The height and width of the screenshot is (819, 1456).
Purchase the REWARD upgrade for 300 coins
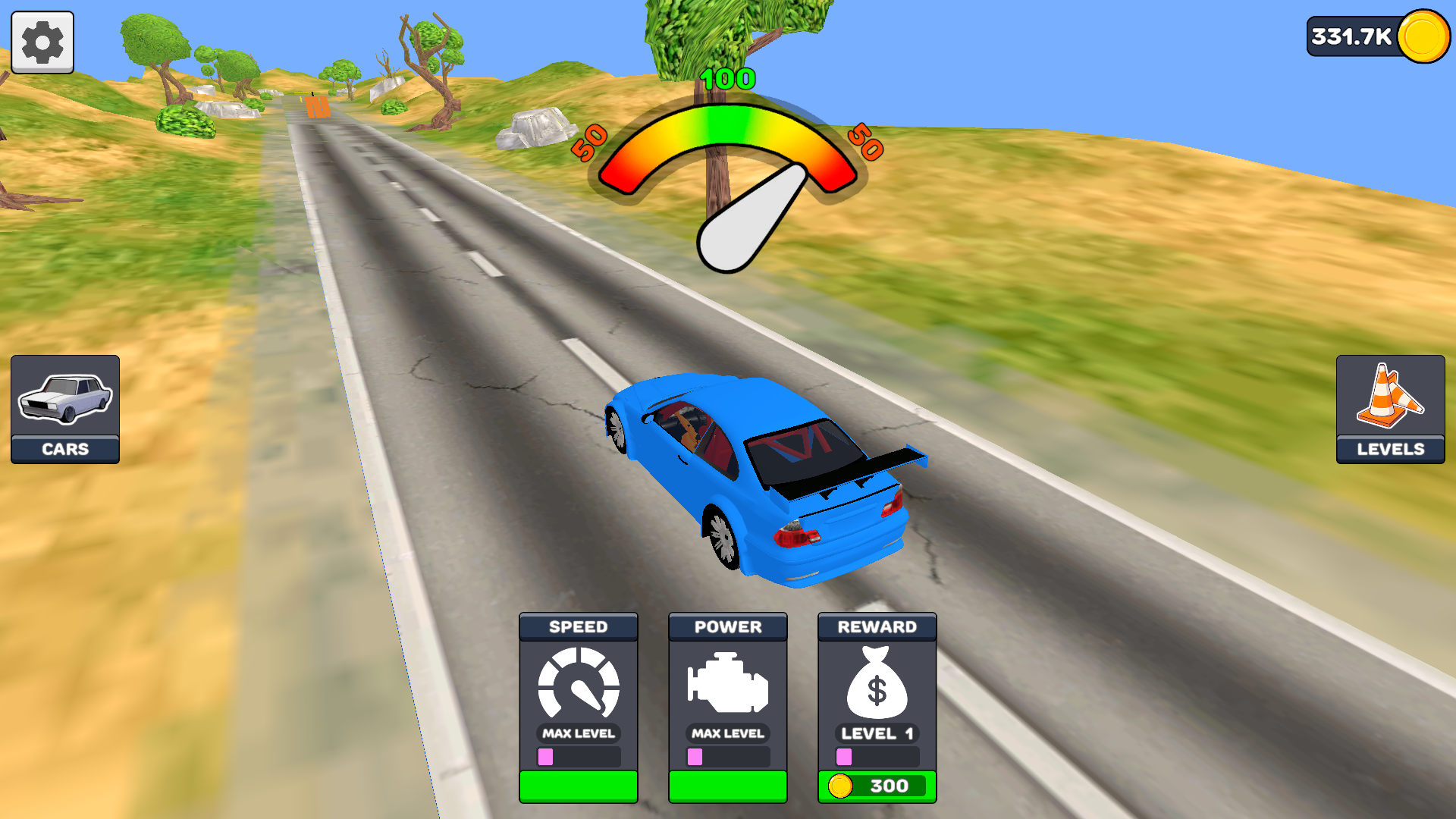tap(877, 786)
